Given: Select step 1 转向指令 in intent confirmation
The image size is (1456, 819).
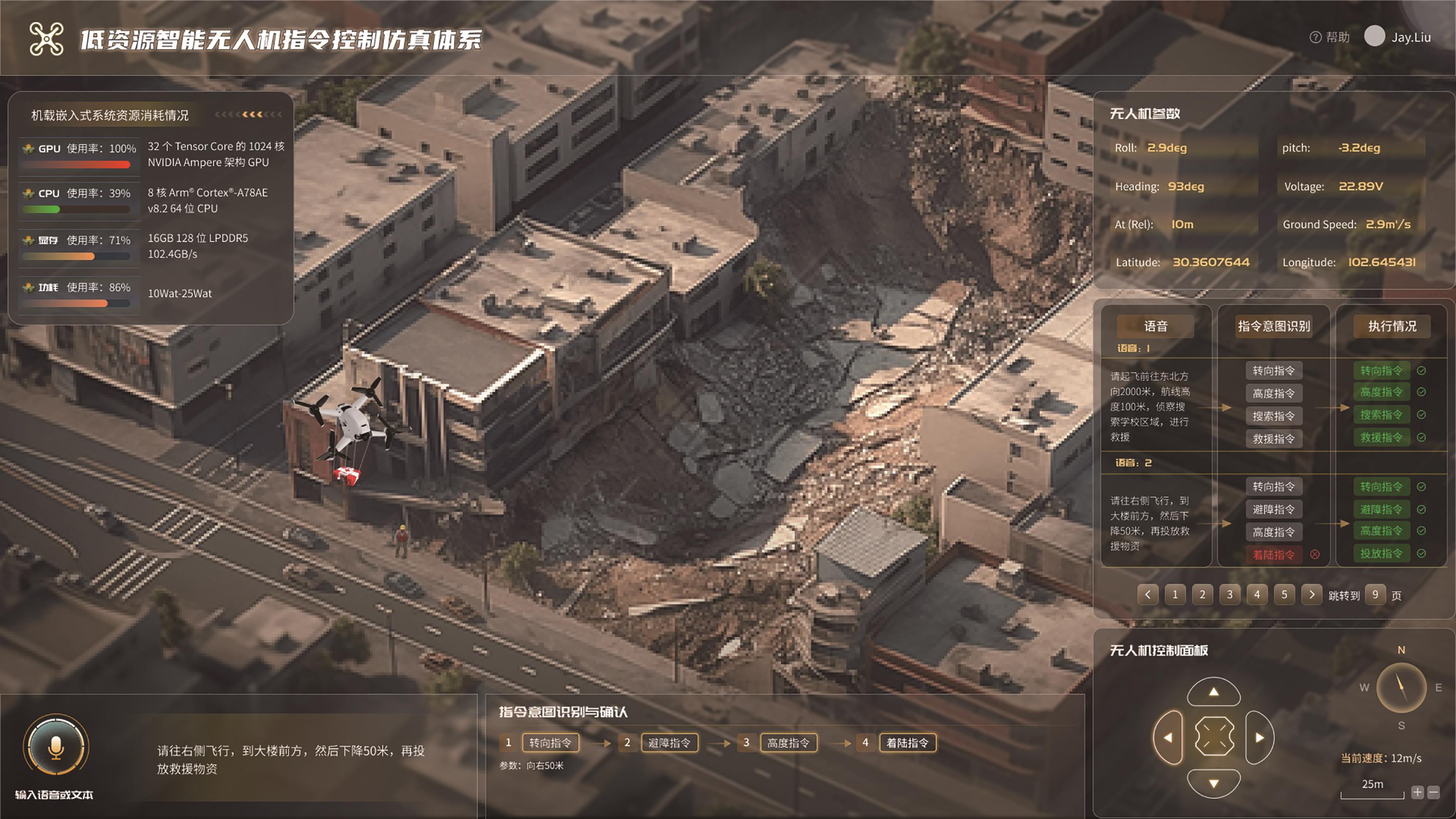Looking at the screenshot, I should (550, 743).
